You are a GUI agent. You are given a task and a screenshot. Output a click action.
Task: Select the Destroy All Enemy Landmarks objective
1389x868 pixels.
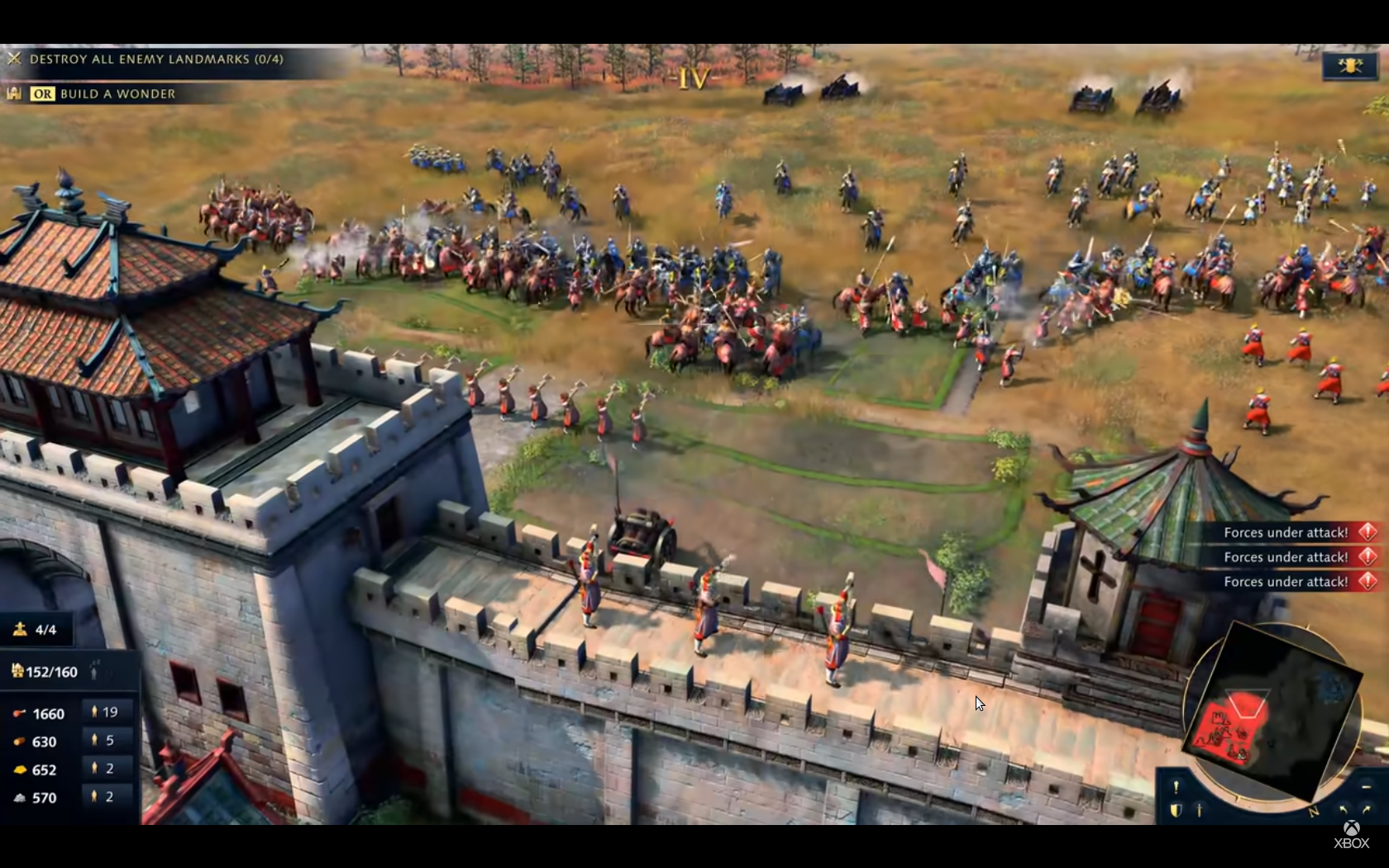click(x=155, y=59)
